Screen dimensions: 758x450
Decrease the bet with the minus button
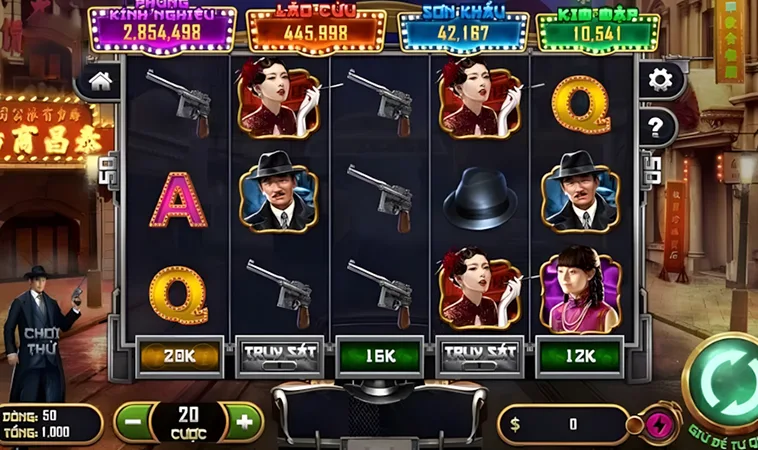tap(133, 422)
